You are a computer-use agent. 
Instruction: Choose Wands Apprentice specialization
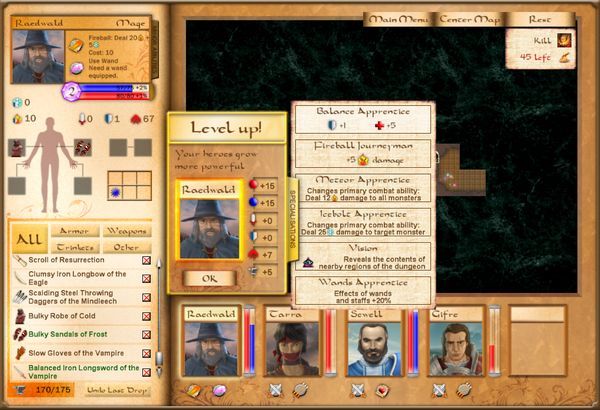364,290
